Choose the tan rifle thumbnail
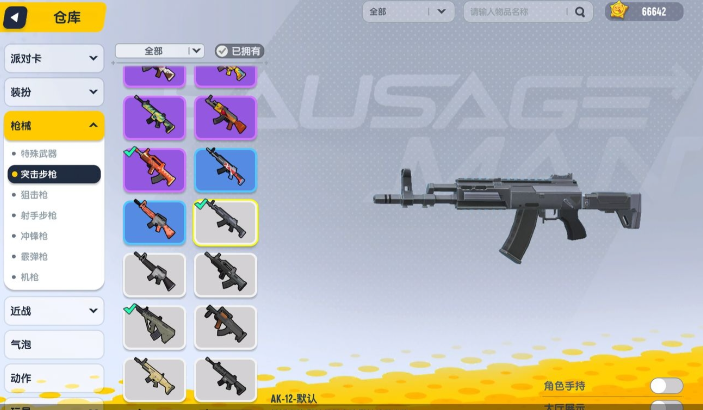703x410 pixels. [154, 378]
